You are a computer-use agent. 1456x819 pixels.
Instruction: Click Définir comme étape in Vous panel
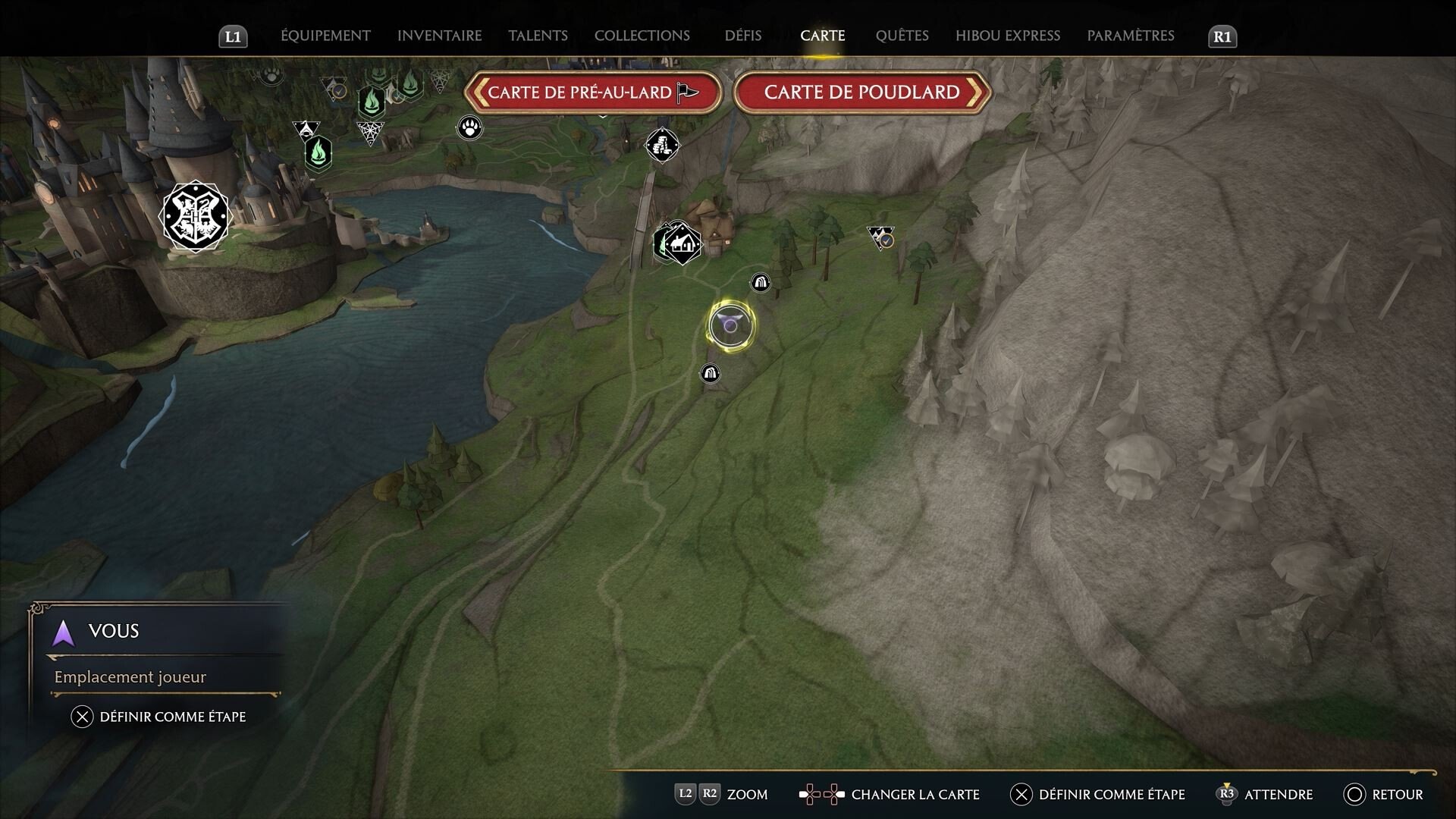(x=158, y=717)
